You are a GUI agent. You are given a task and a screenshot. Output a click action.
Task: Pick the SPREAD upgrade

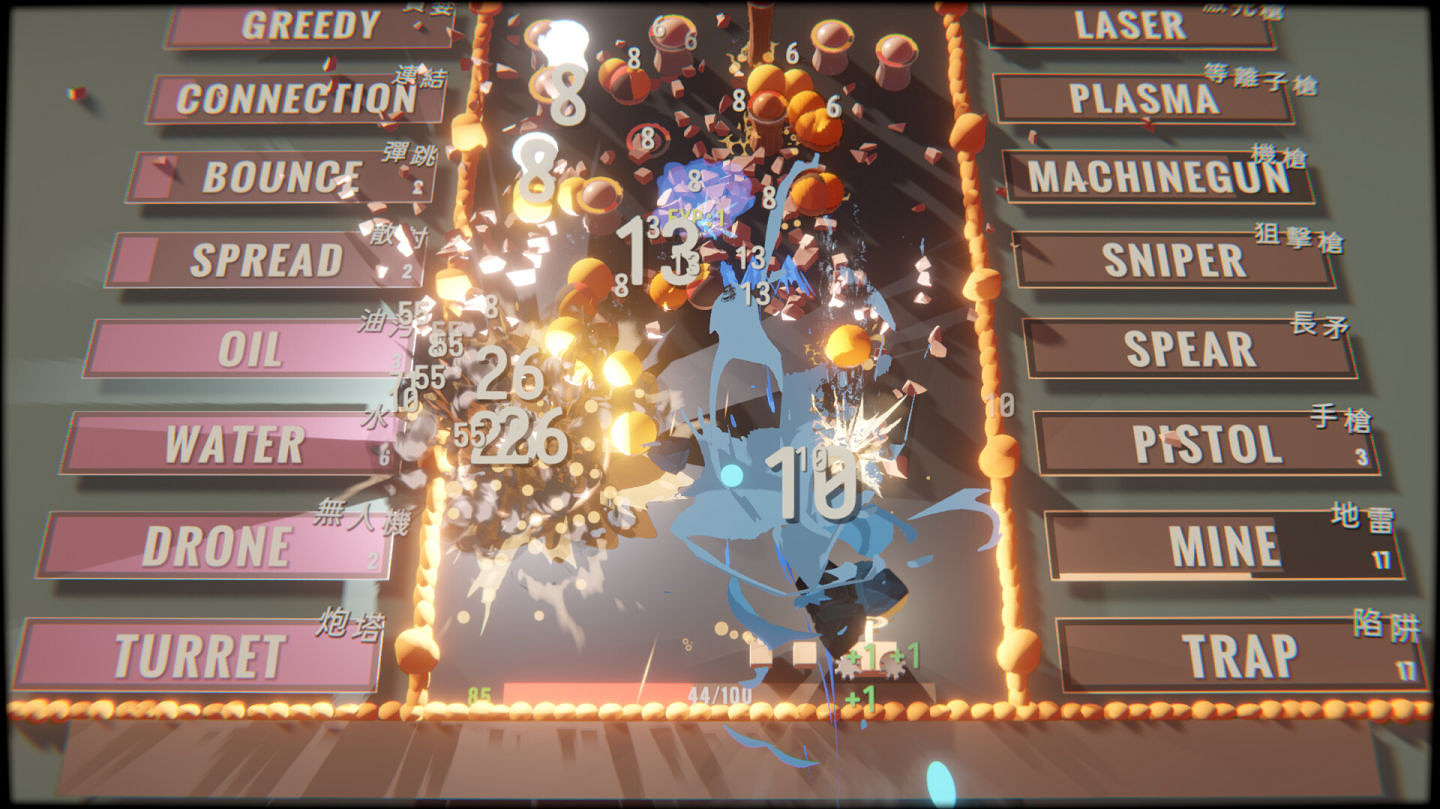coord(270,261)
